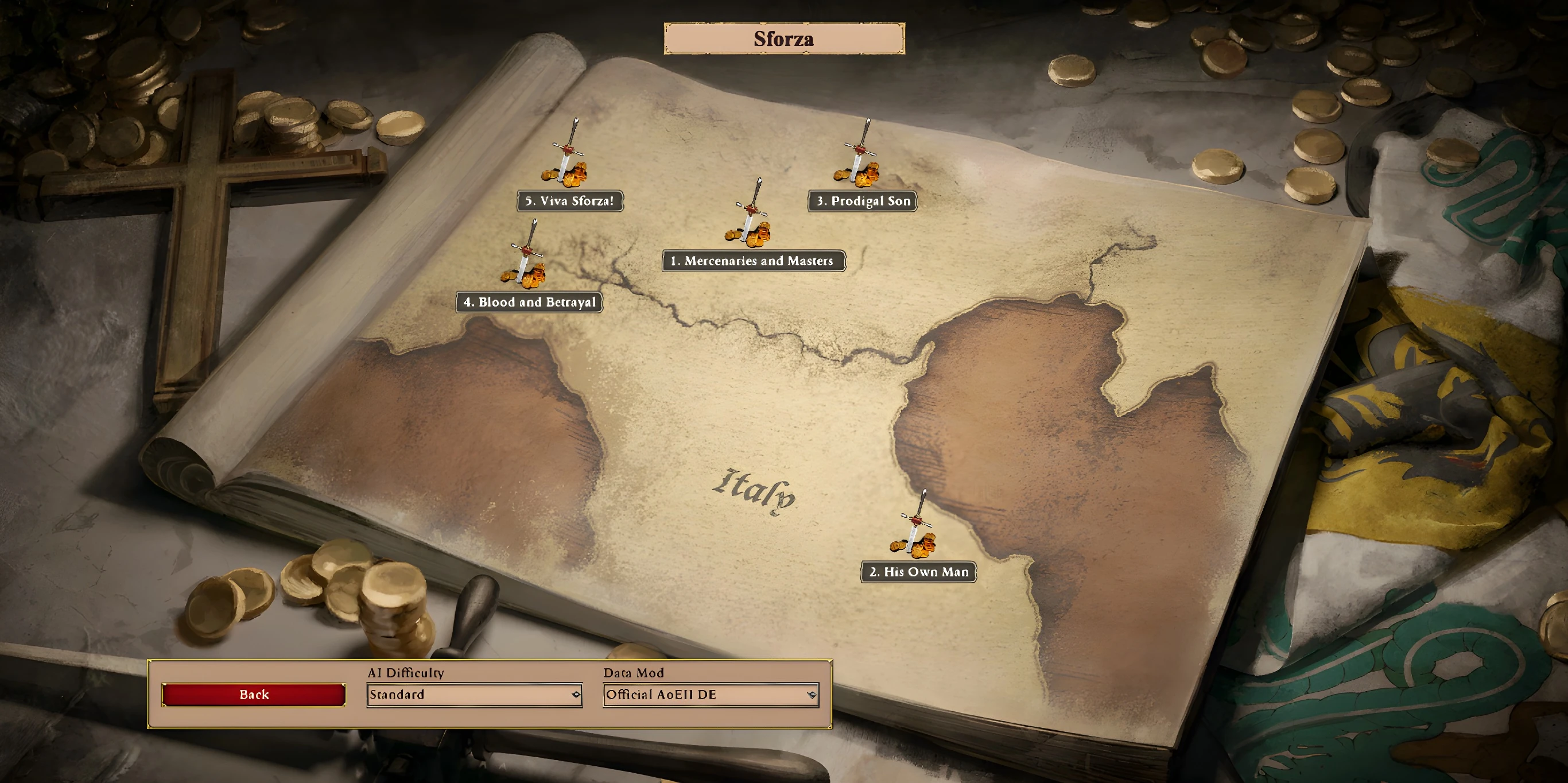Launch the 5. Viva Sforza! scenario

[570, 201]
